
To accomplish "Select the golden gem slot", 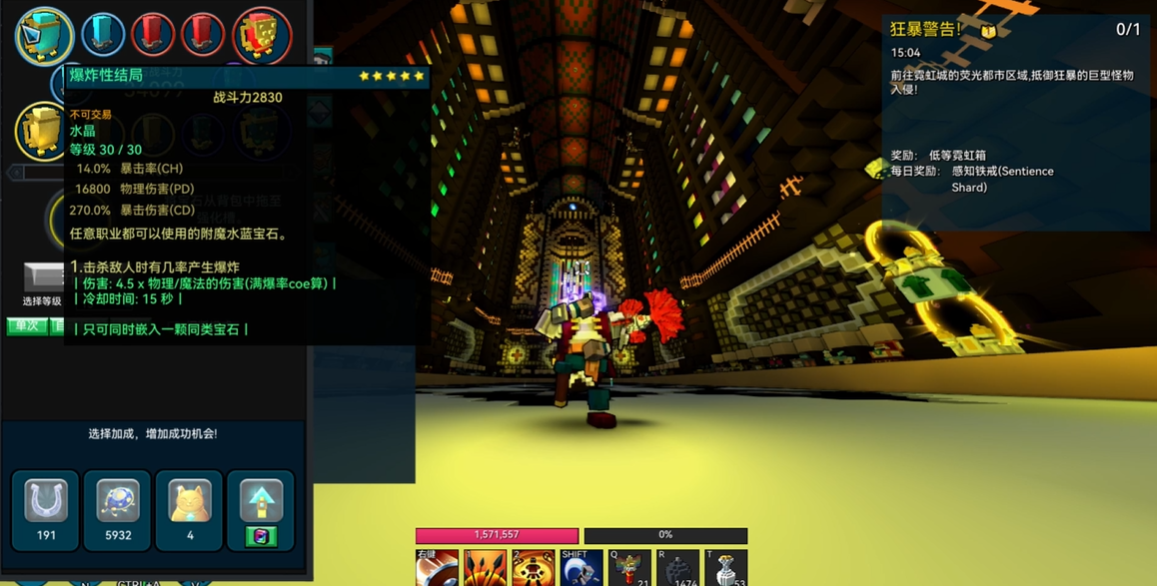I will (42, 132).
